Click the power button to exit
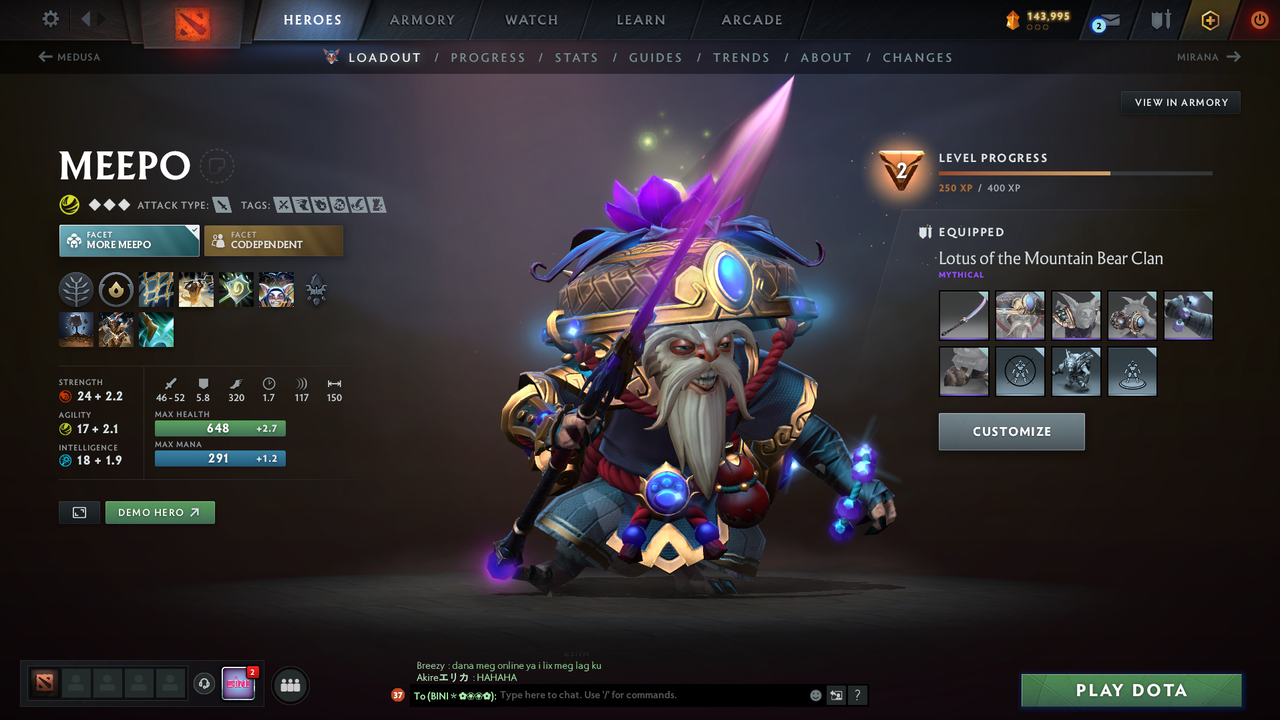The image size is (1280, 720). (x=1259, y=19)
